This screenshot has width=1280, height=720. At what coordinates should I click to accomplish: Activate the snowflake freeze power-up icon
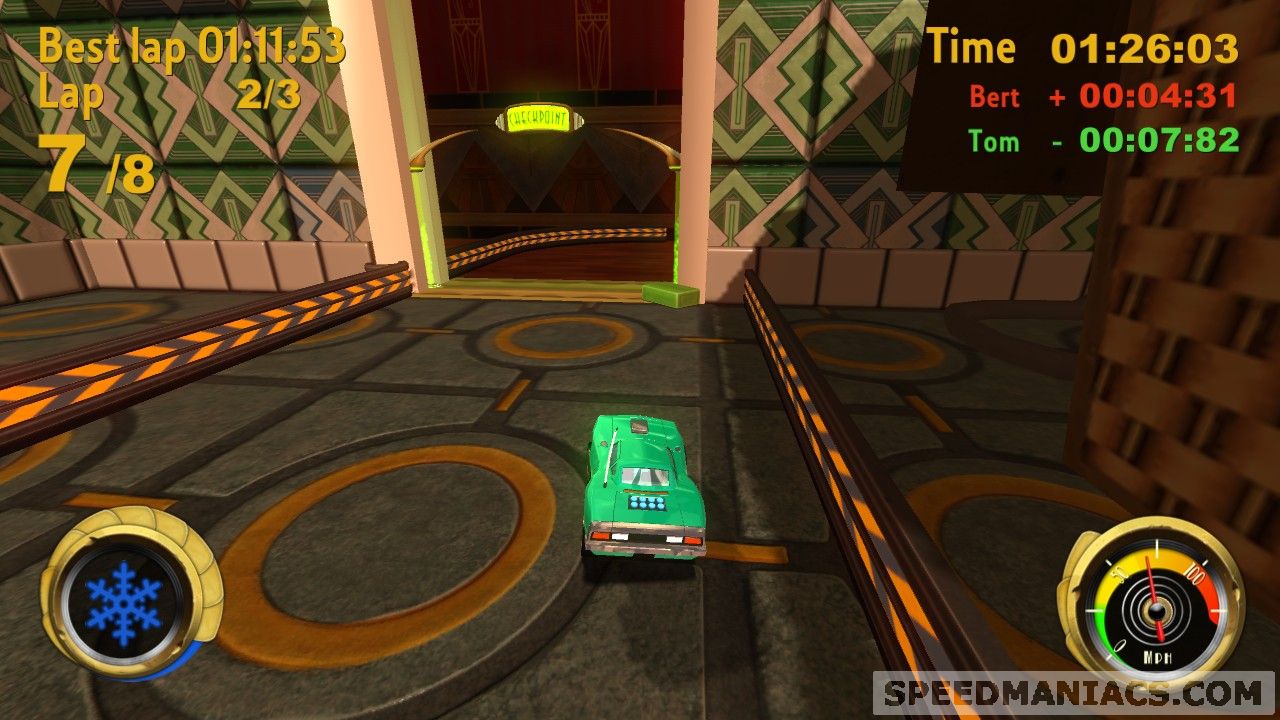point(123,602)
